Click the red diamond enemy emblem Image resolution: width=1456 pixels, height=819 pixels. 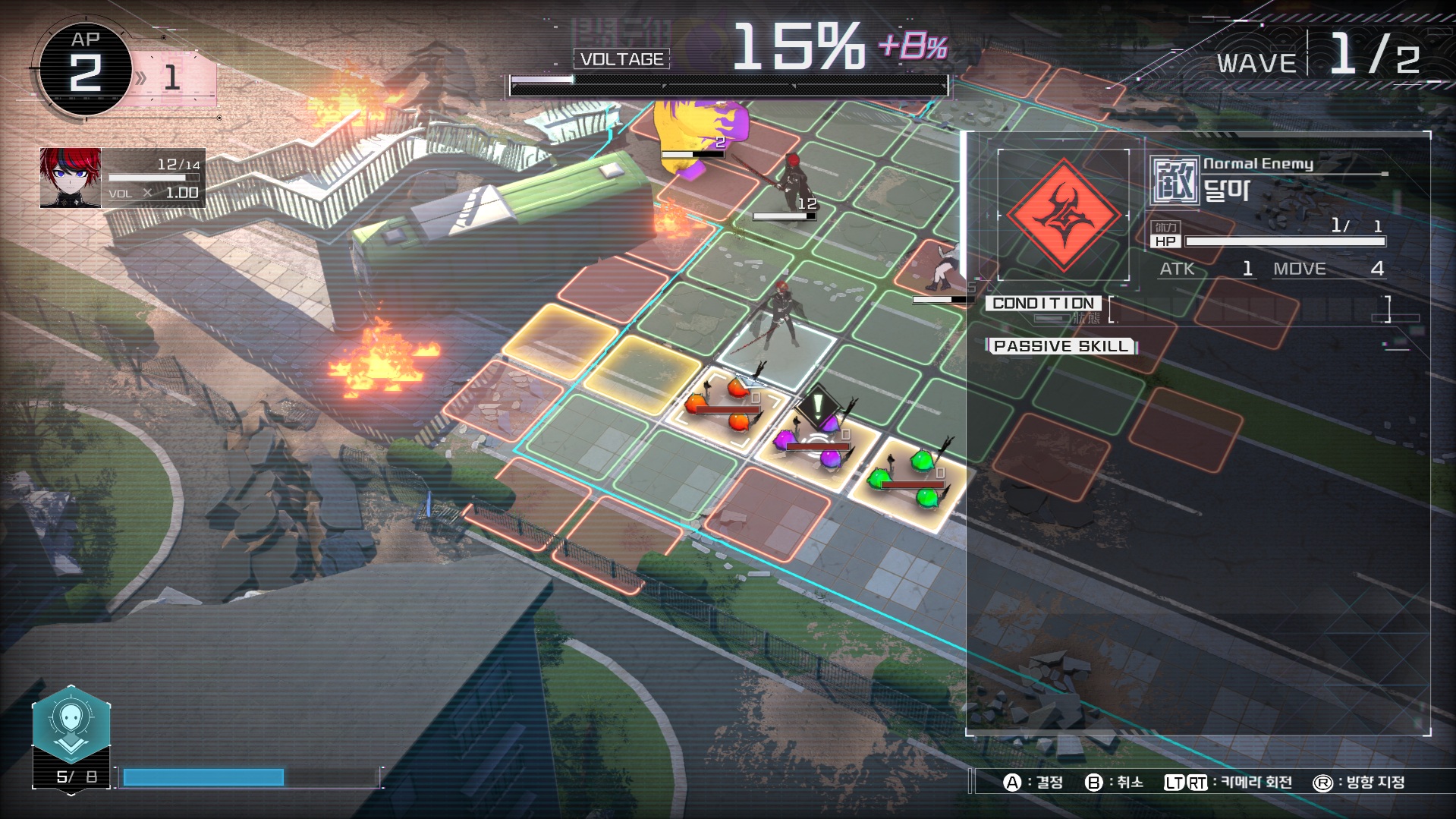(x=1063, y=215)
